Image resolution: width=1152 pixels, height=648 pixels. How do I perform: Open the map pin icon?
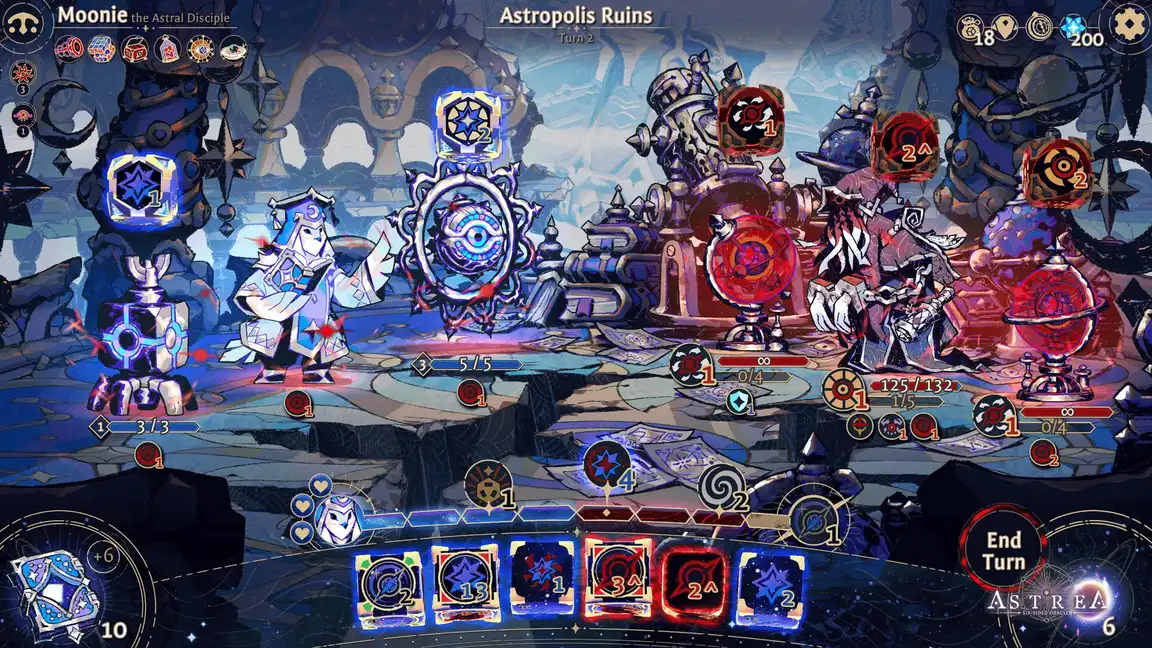(1007, 26)
